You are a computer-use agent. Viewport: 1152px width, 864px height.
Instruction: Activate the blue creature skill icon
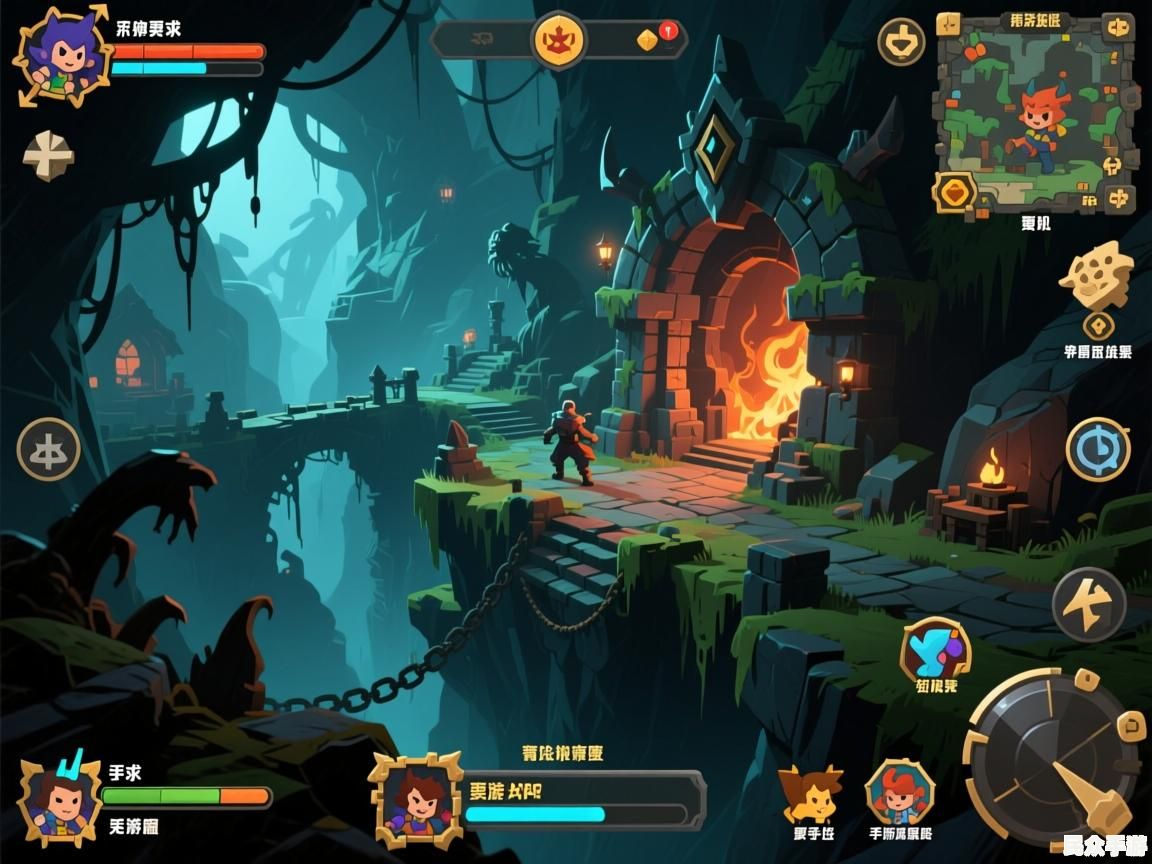tap(935, 649)
